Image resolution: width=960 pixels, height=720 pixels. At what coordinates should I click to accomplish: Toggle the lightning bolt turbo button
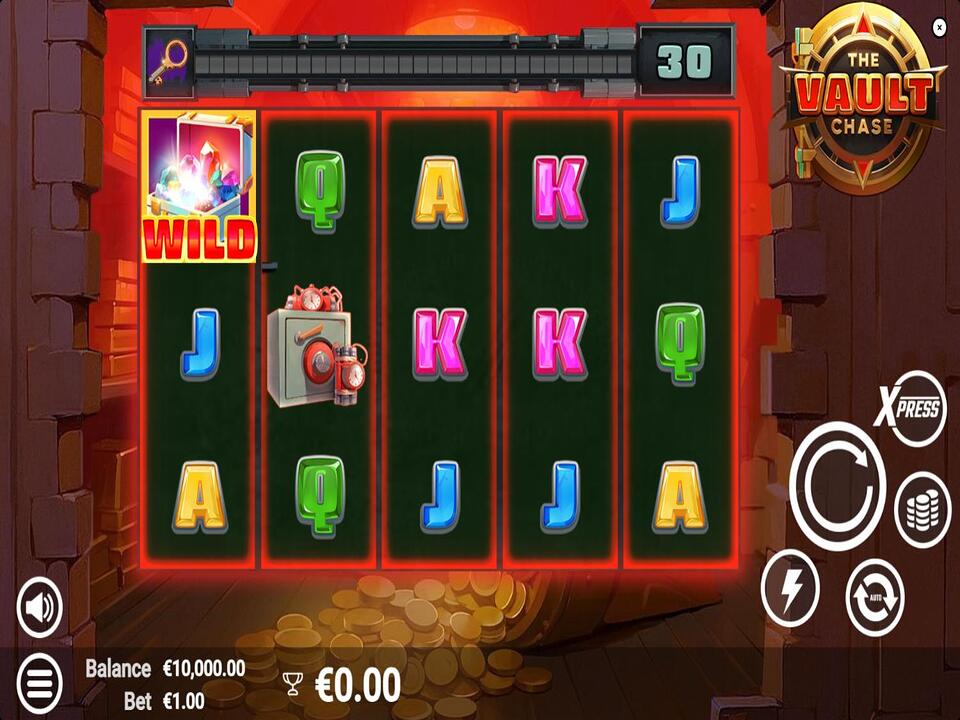[x=790, y=589]
